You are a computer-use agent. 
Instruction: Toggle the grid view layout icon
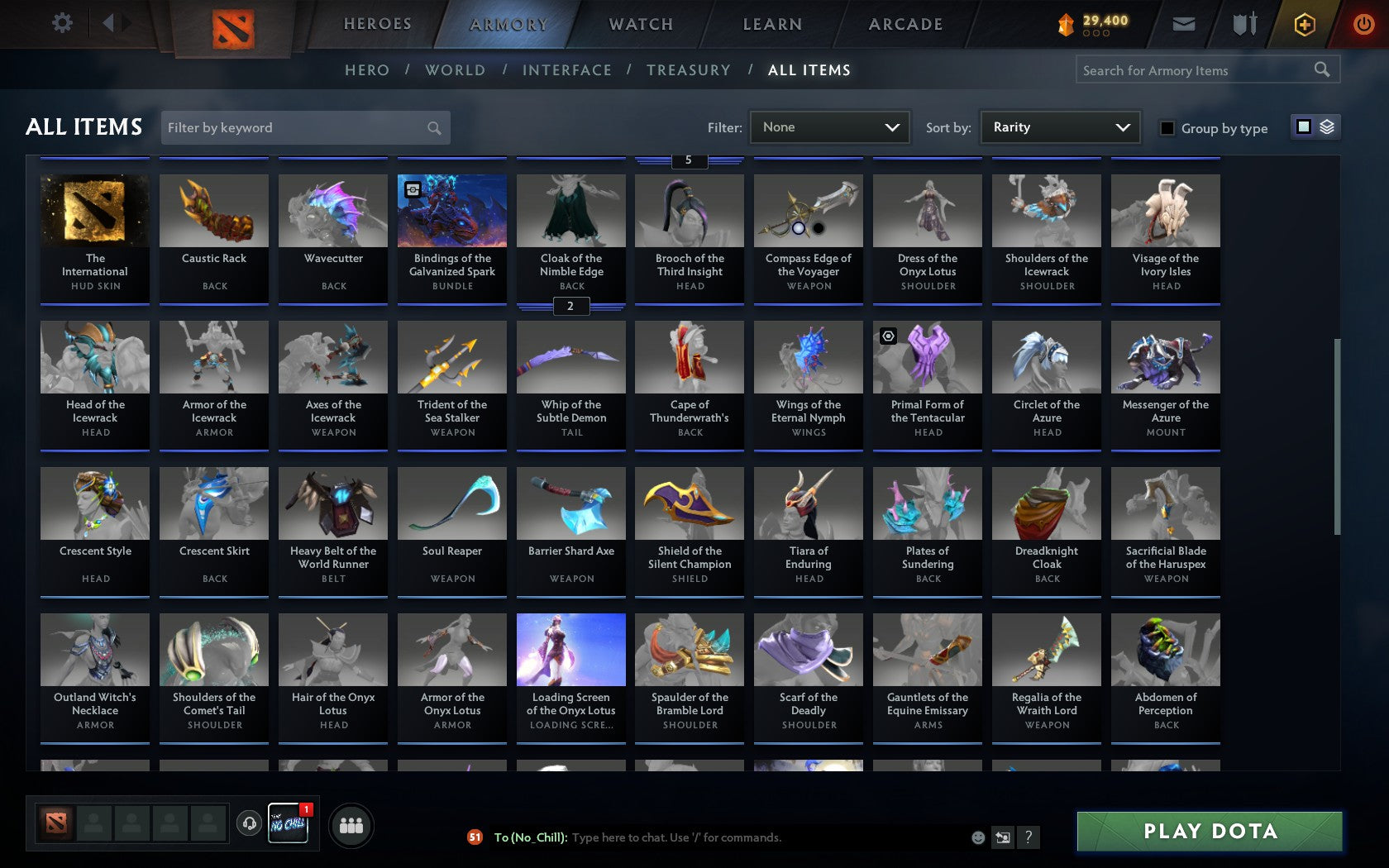(1303, 128)
